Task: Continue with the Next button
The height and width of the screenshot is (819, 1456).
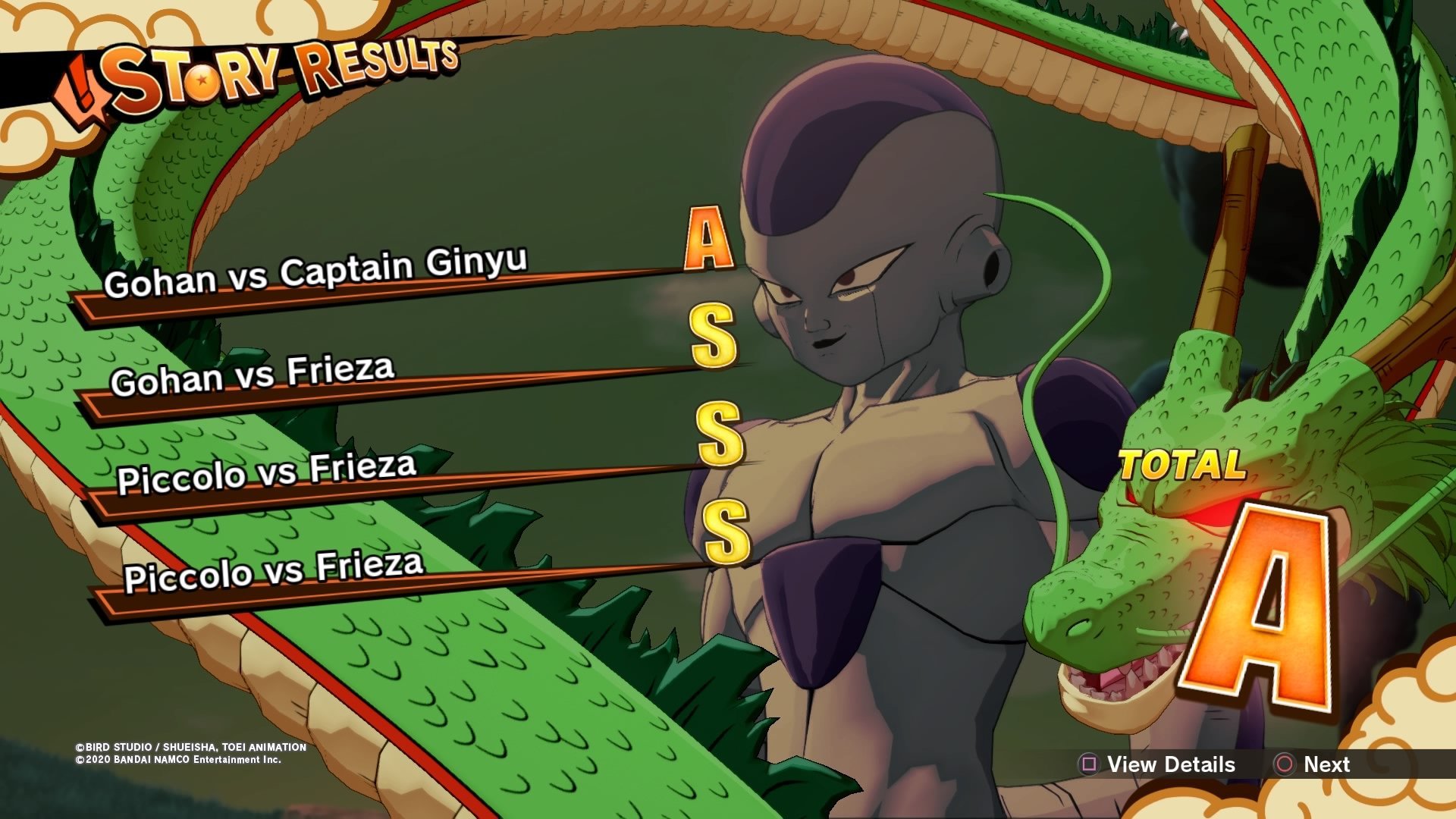Action: 1313,764
